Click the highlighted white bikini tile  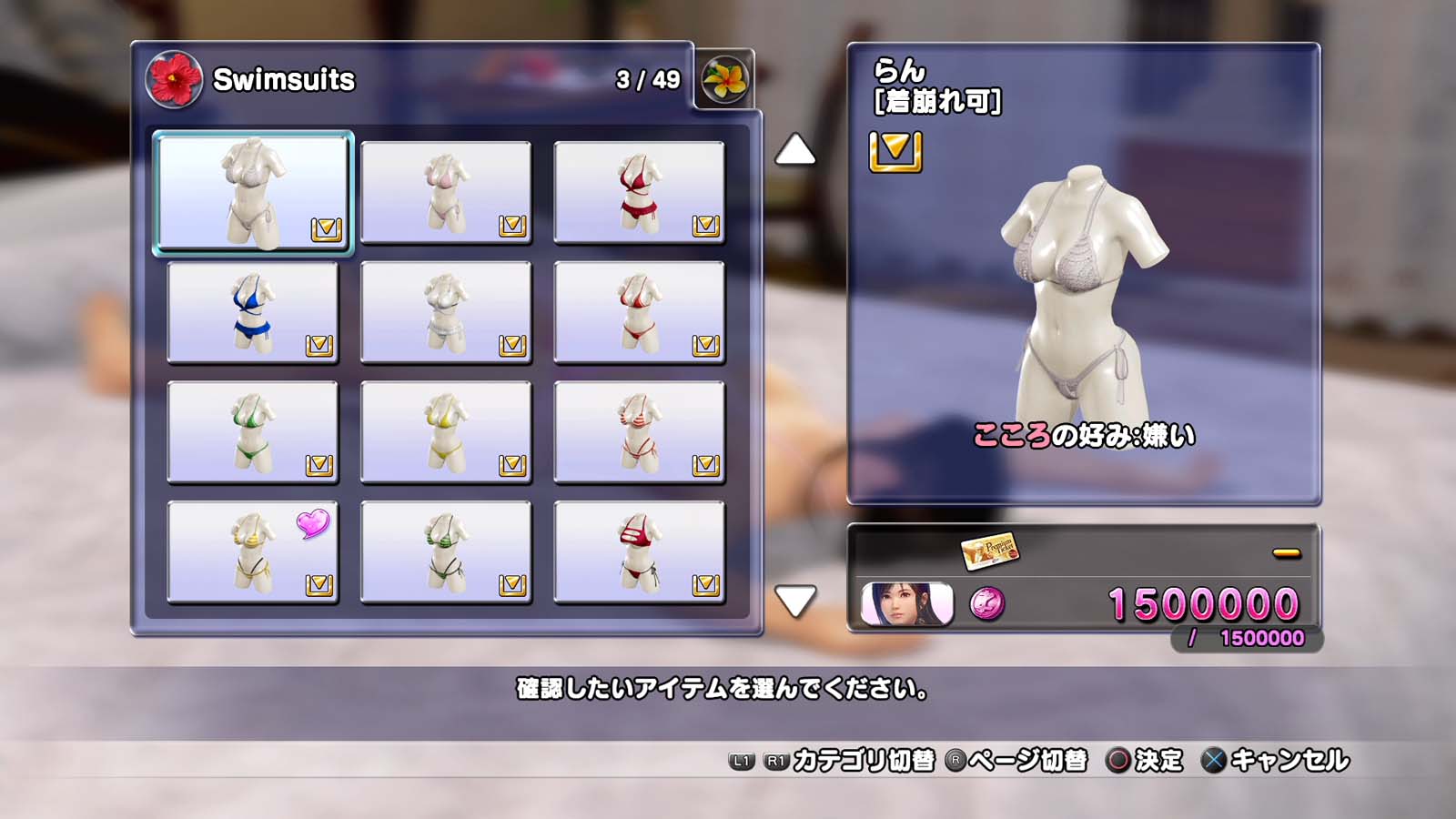(253, 192)
